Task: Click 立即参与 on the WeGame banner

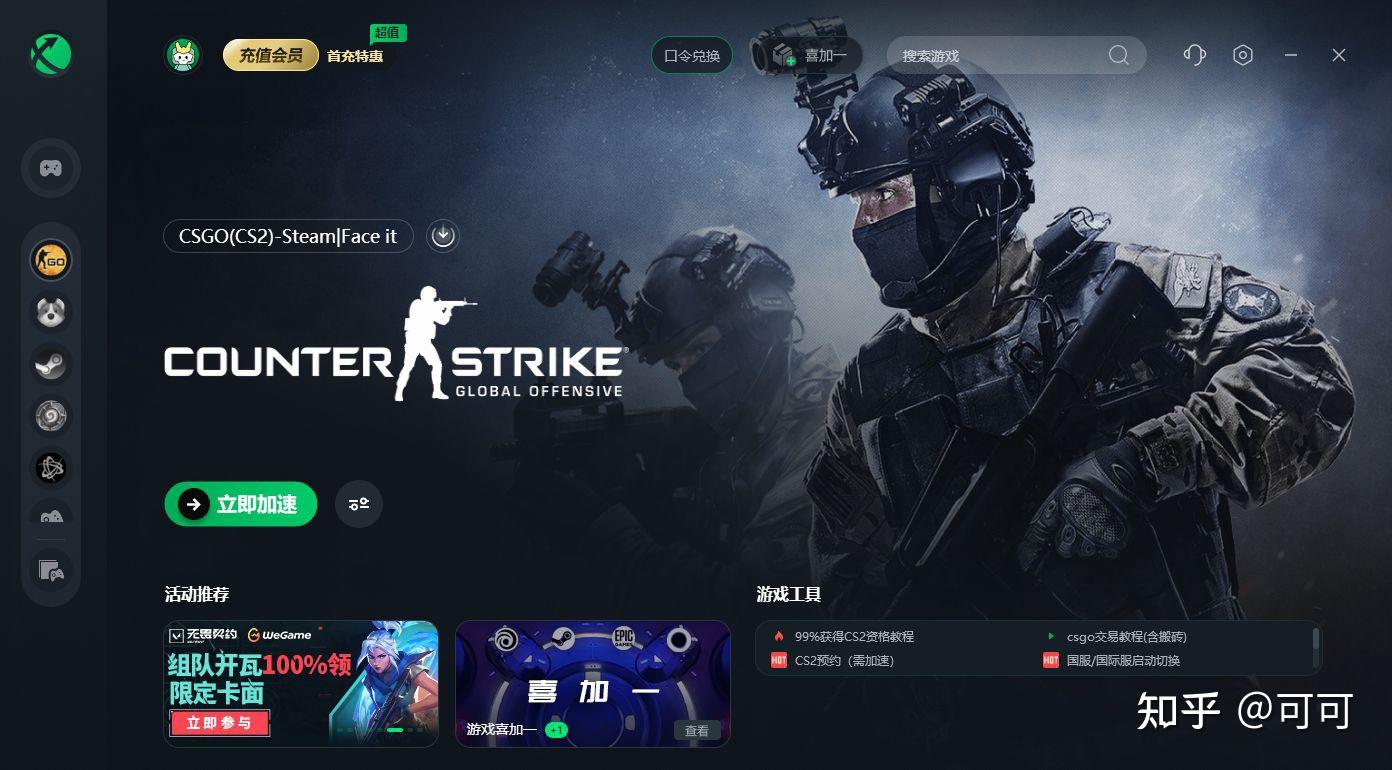Action: coord(219,723)
